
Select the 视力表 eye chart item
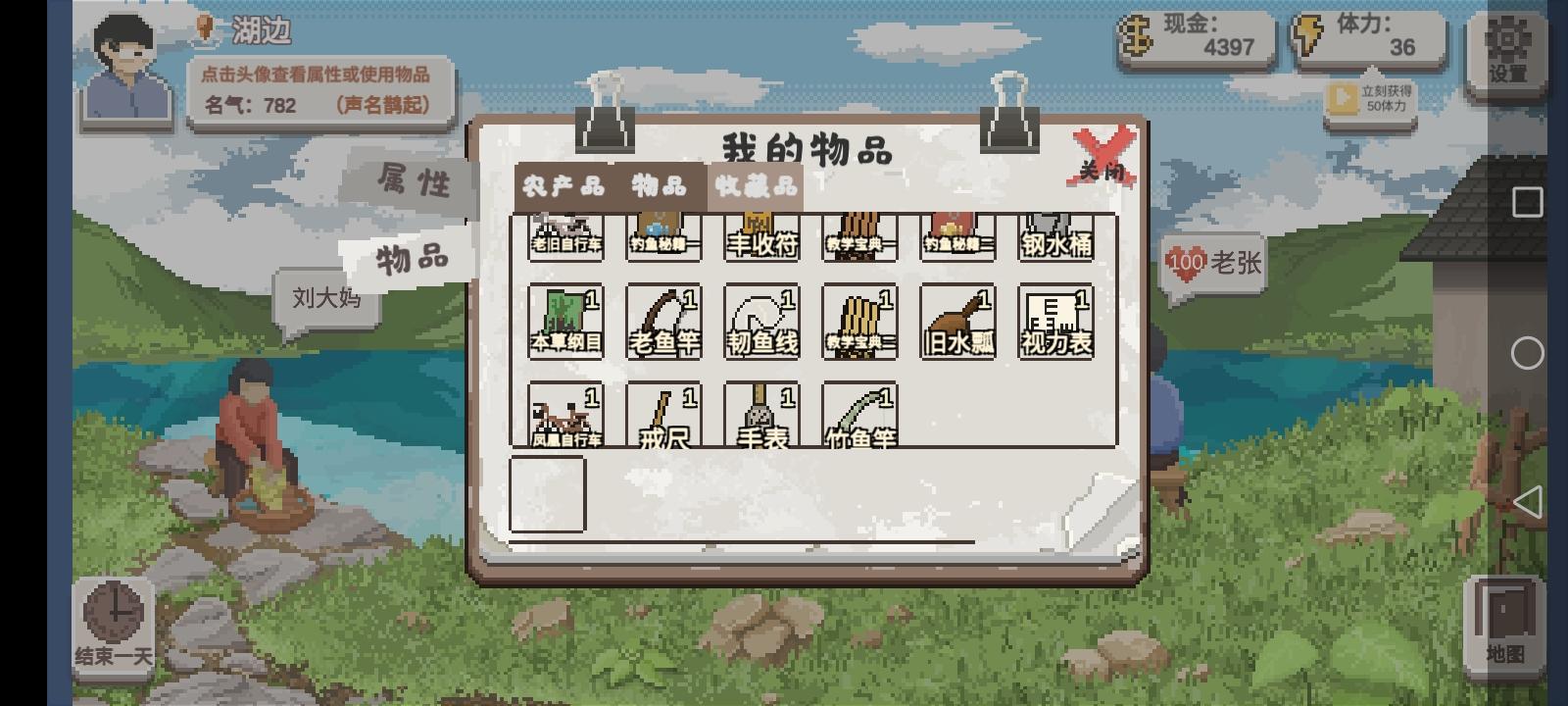(1055, 319)
